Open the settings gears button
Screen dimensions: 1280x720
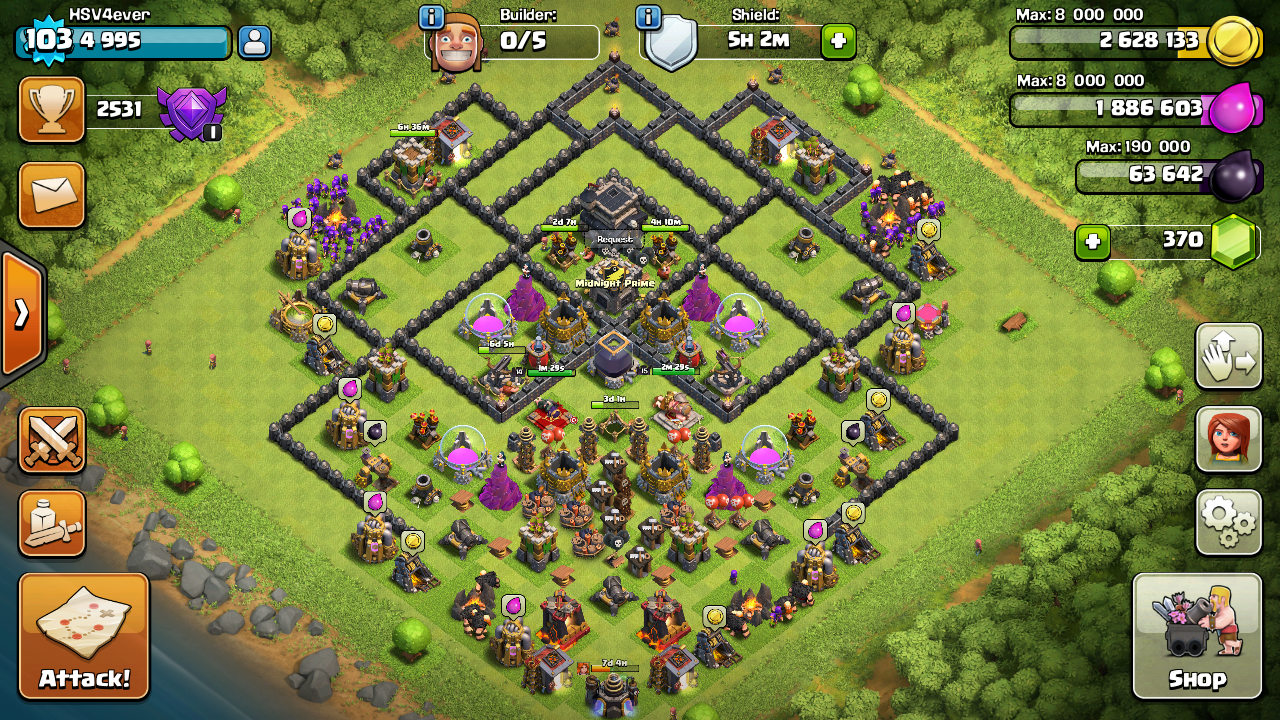[x=1228, y=521]
